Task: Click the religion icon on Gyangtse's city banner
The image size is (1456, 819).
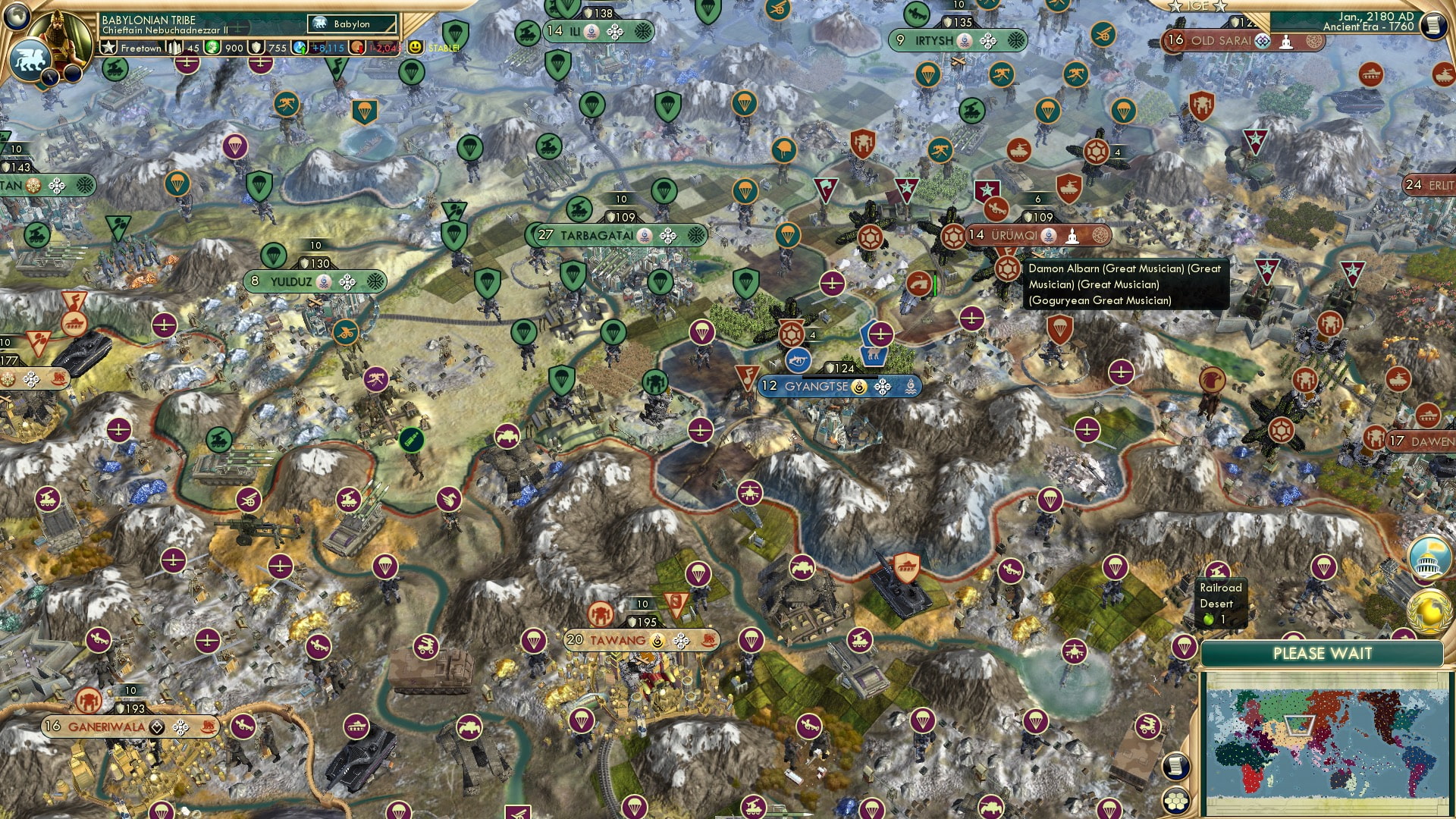Action: (859, 387)
